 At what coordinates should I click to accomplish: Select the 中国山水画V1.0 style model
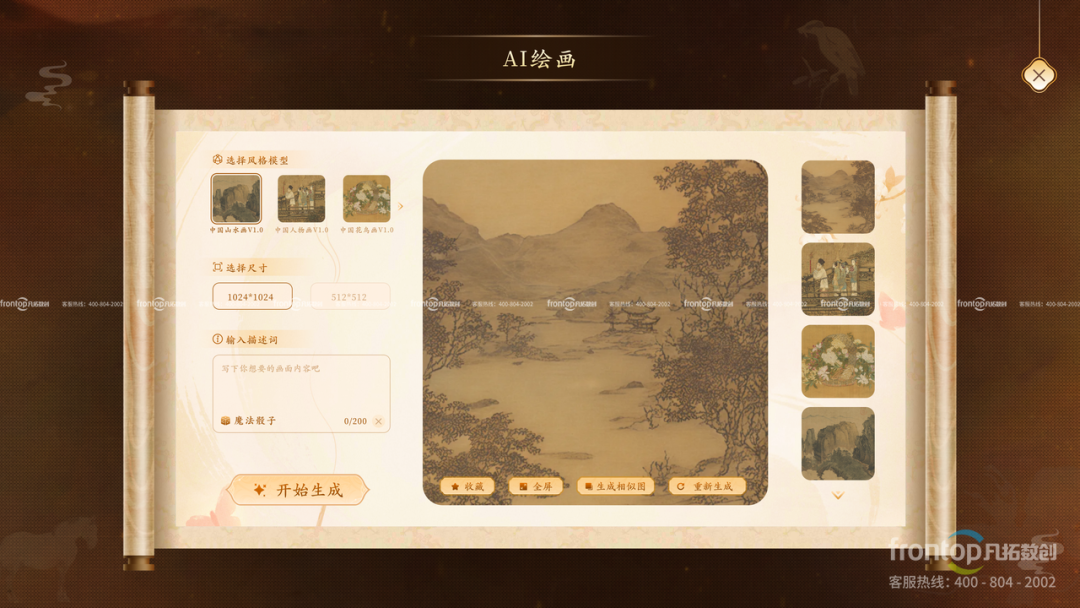click(236, 198)
